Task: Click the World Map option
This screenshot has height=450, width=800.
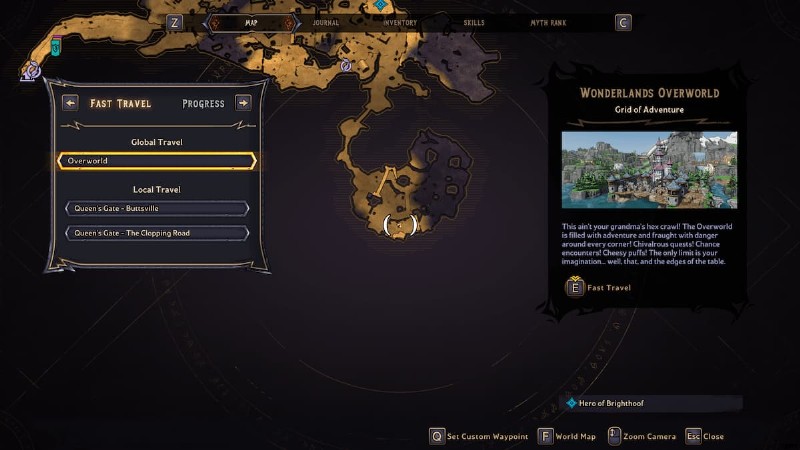Action: [x=568, y=436]
